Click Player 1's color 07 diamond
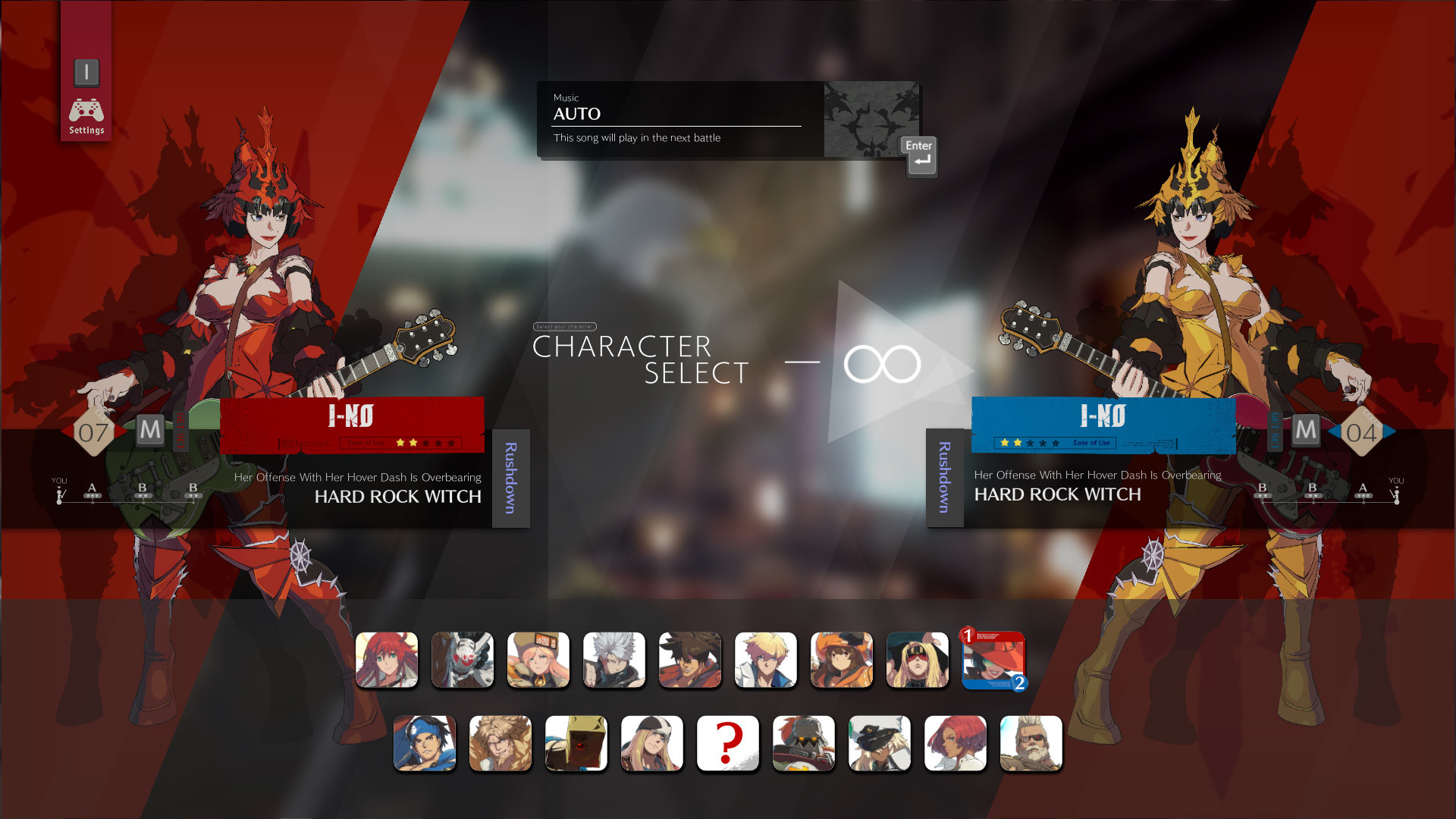 pos(94,431)
